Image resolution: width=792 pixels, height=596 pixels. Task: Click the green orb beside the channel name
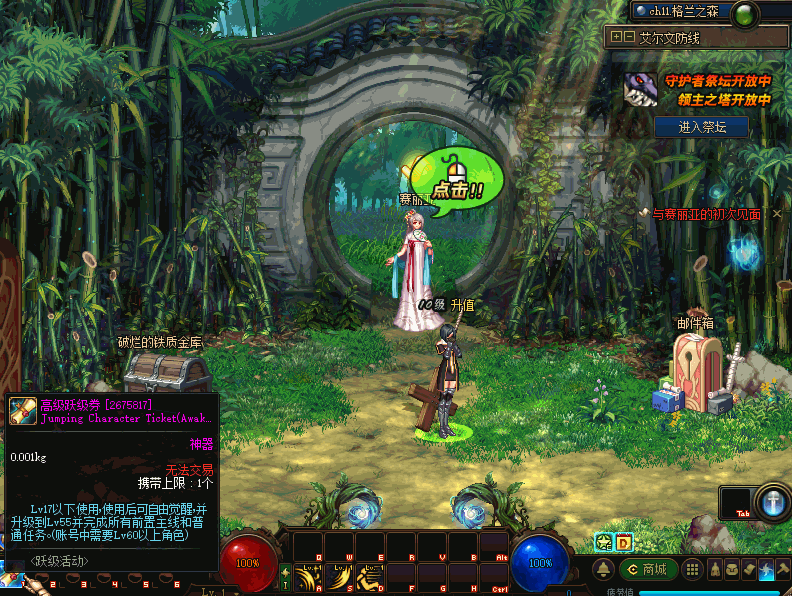744,14
